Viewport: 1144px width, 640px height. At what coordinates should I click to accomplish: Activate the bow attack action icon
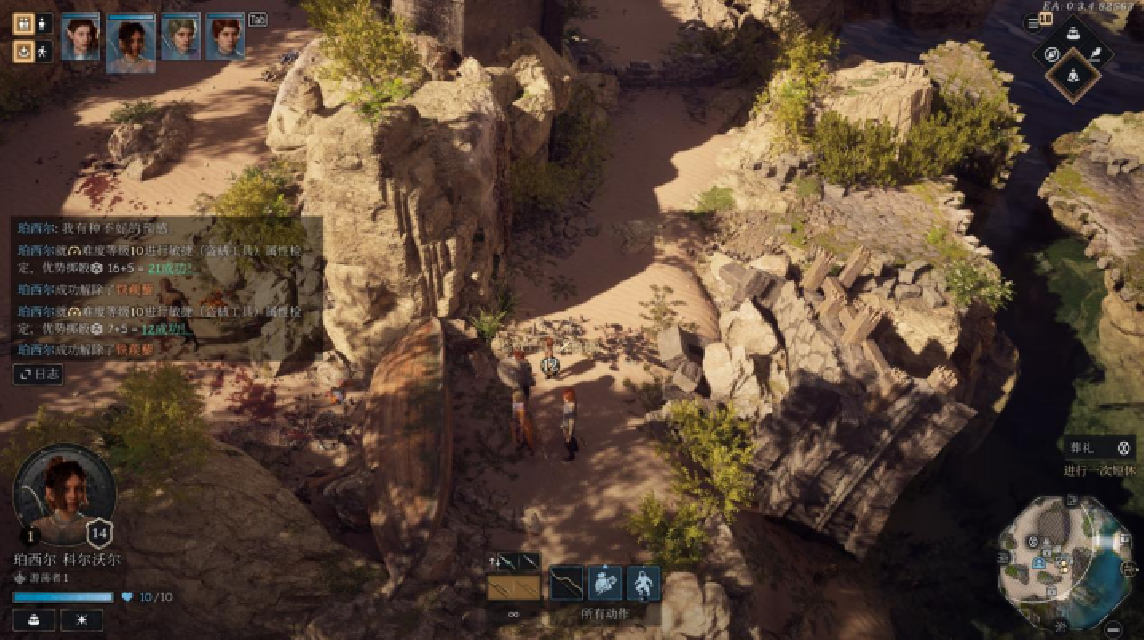tap(566, 582)
